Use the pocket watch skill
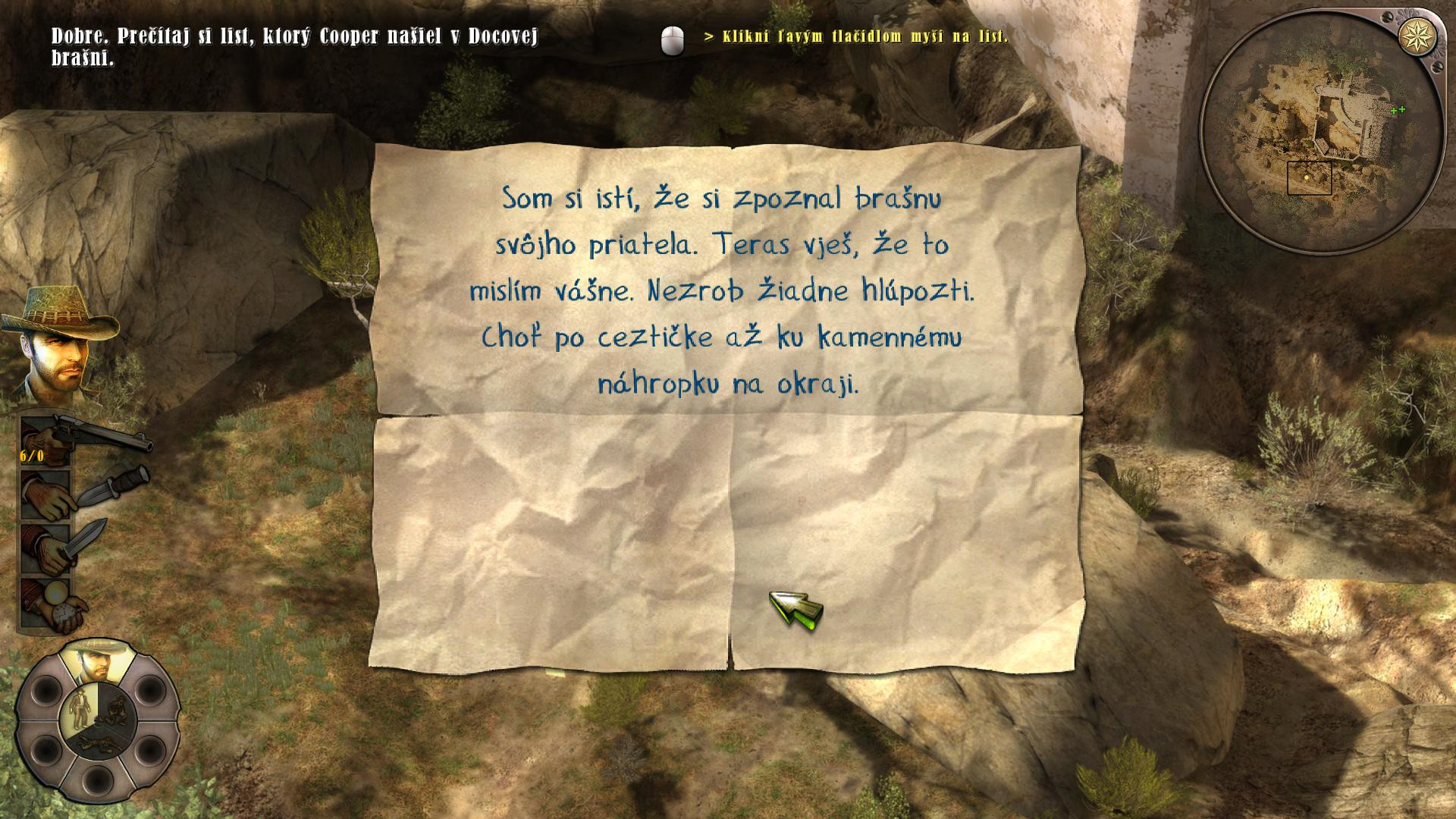Screen dimensions: 1456x819 (47, 603)
